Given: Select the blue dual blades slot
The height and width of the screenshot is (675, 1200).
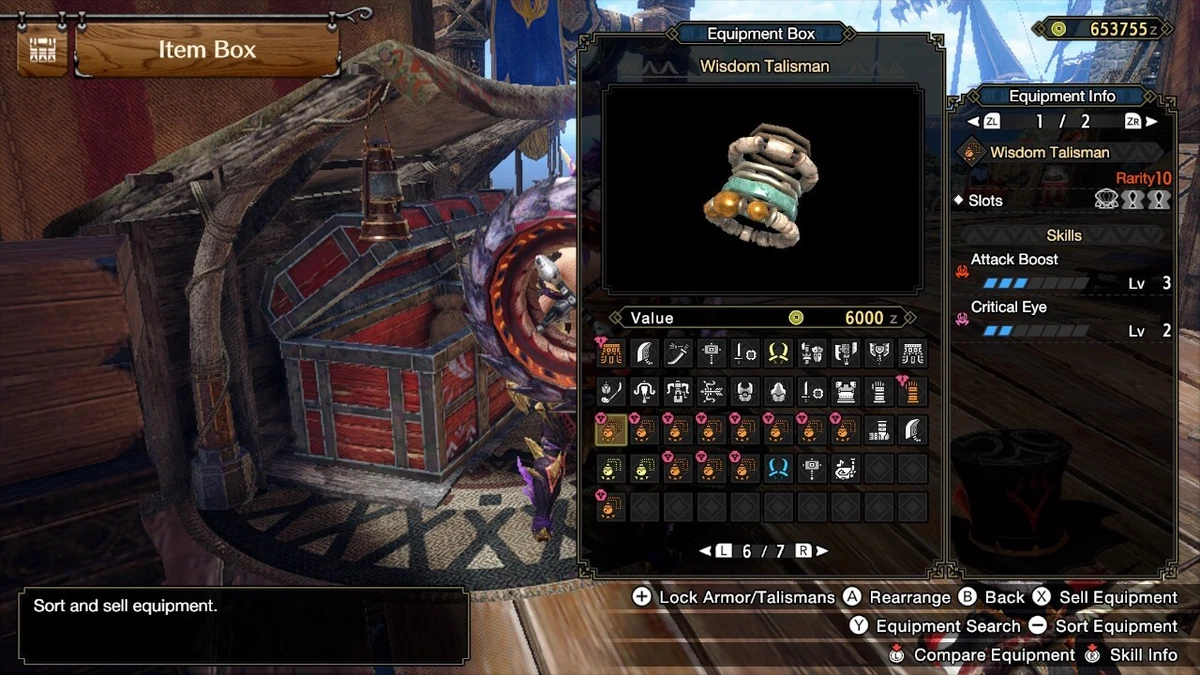Looking at the screenshot, I should [778, 468].
